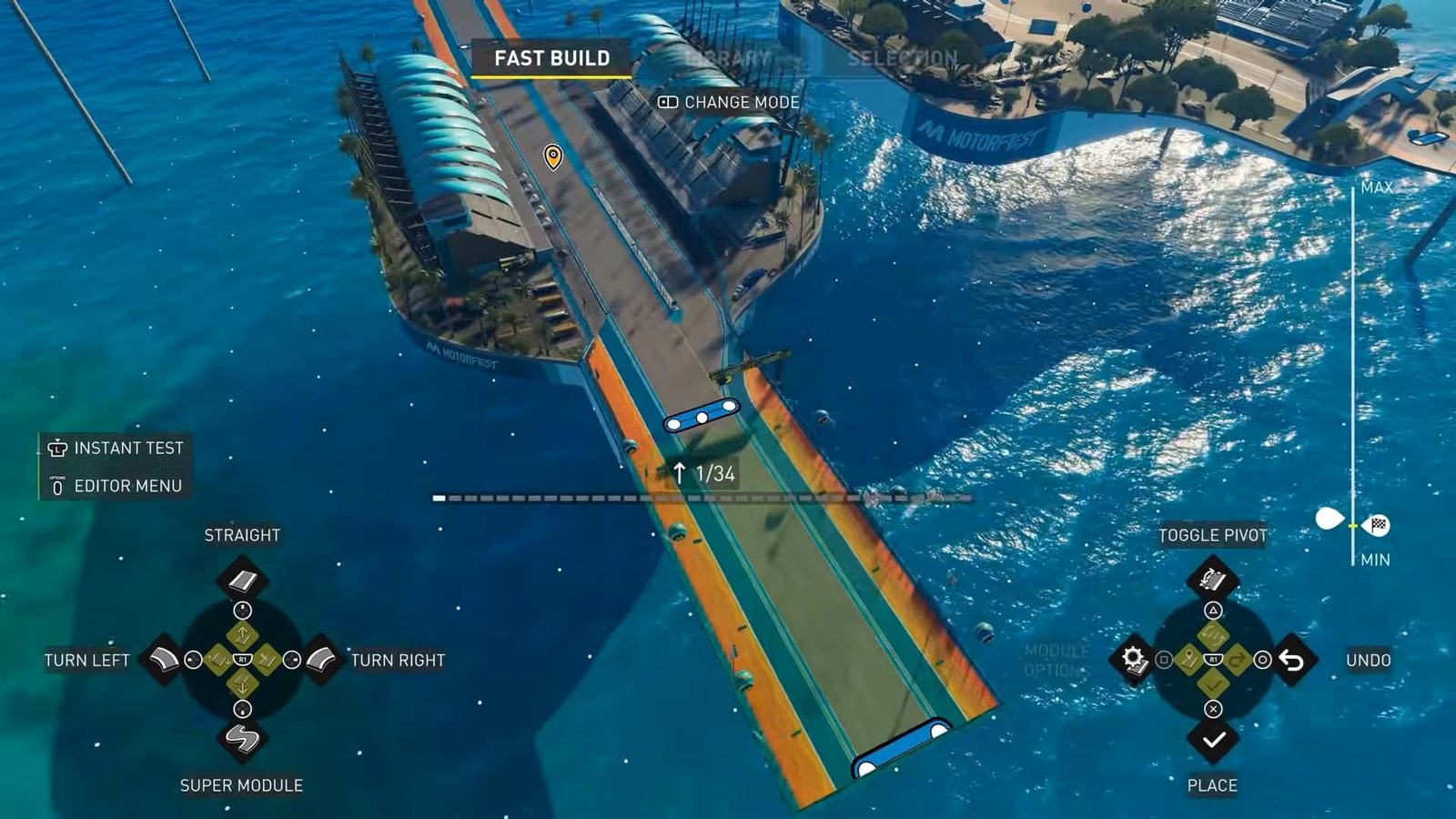Open Module Options gear icon
The width and height of the screenshot is (1456, 819).
[x=1133, y=659]
